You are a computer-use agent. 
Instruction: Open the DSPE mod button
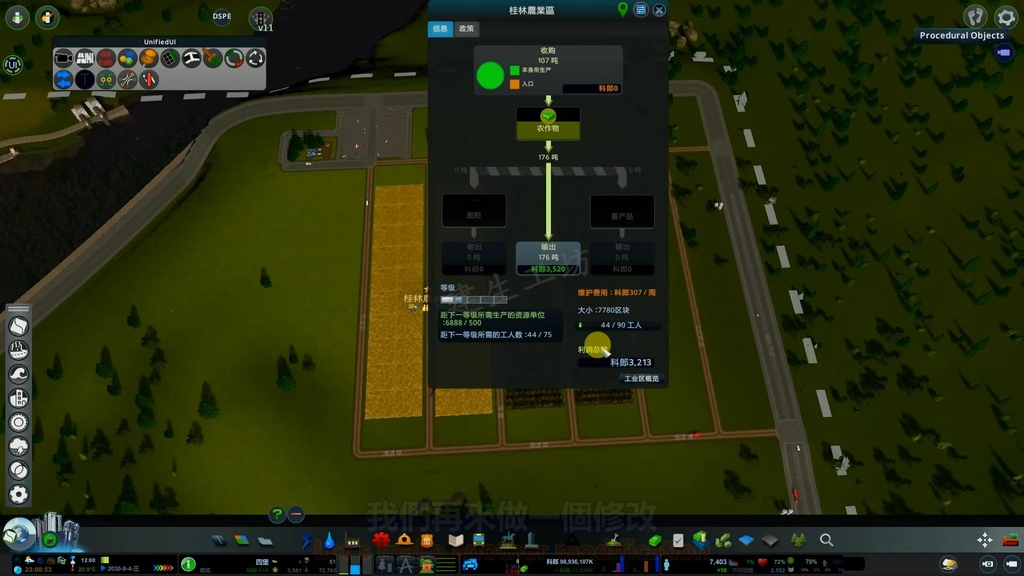222,17
